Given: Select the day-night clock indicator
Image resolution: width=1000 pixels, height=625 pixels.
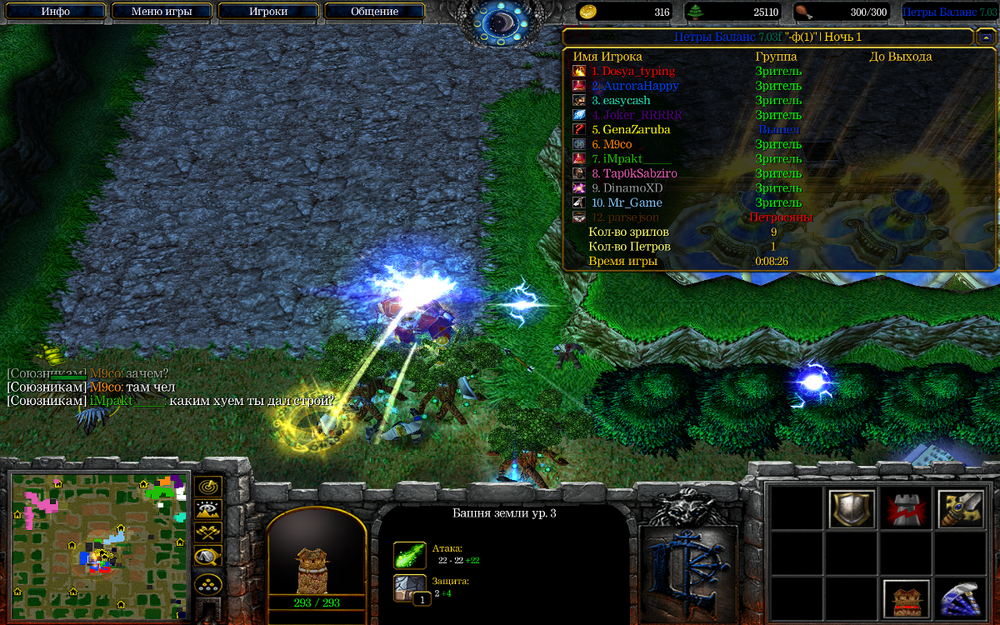Looking at the screenshot, I should click(x=499, y=22).
